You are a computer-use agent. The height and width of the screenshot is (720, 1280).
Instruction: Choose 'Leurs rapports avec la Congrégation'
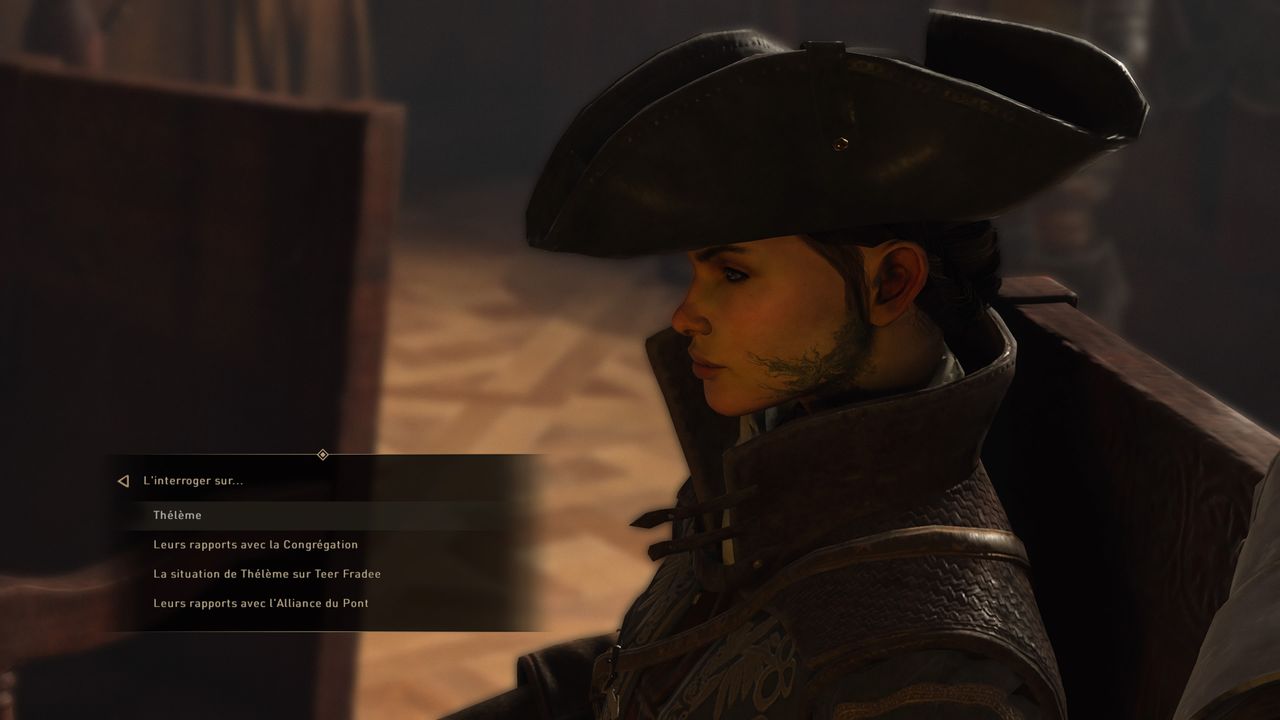click(x=255, y=545)
